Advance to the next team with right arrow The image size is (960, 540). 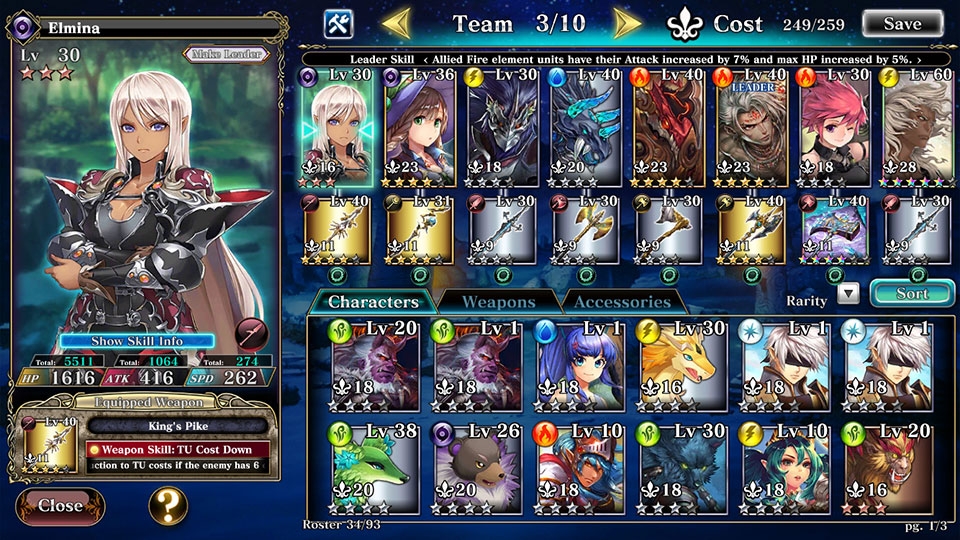627,22
